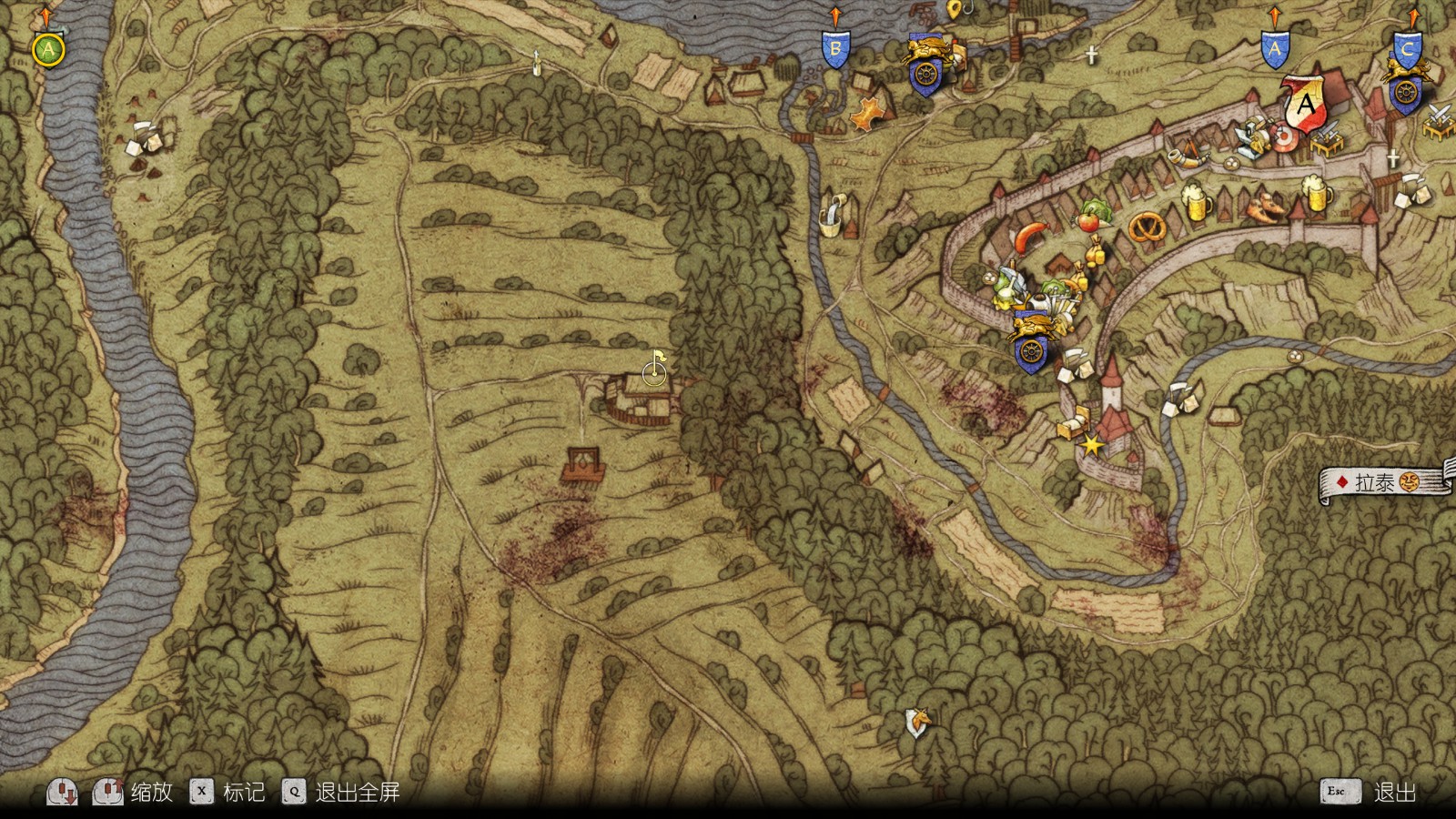Click the archery target icon
The width and height of the screenshot is (1456, 819).
pyautogui.click(x=1284, y=137)
